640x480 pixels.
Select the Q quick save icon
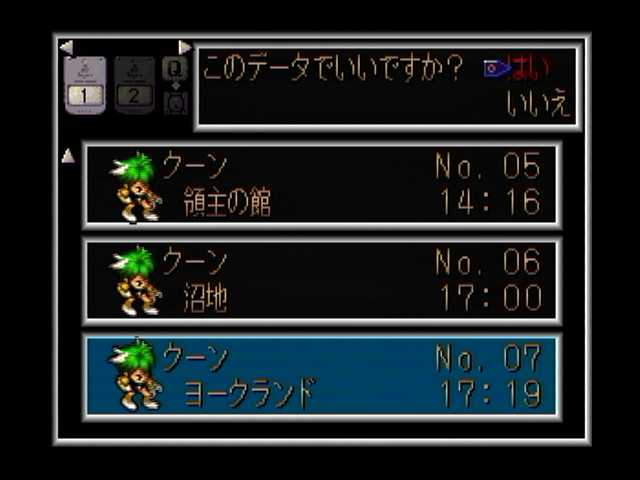(175, 68)
